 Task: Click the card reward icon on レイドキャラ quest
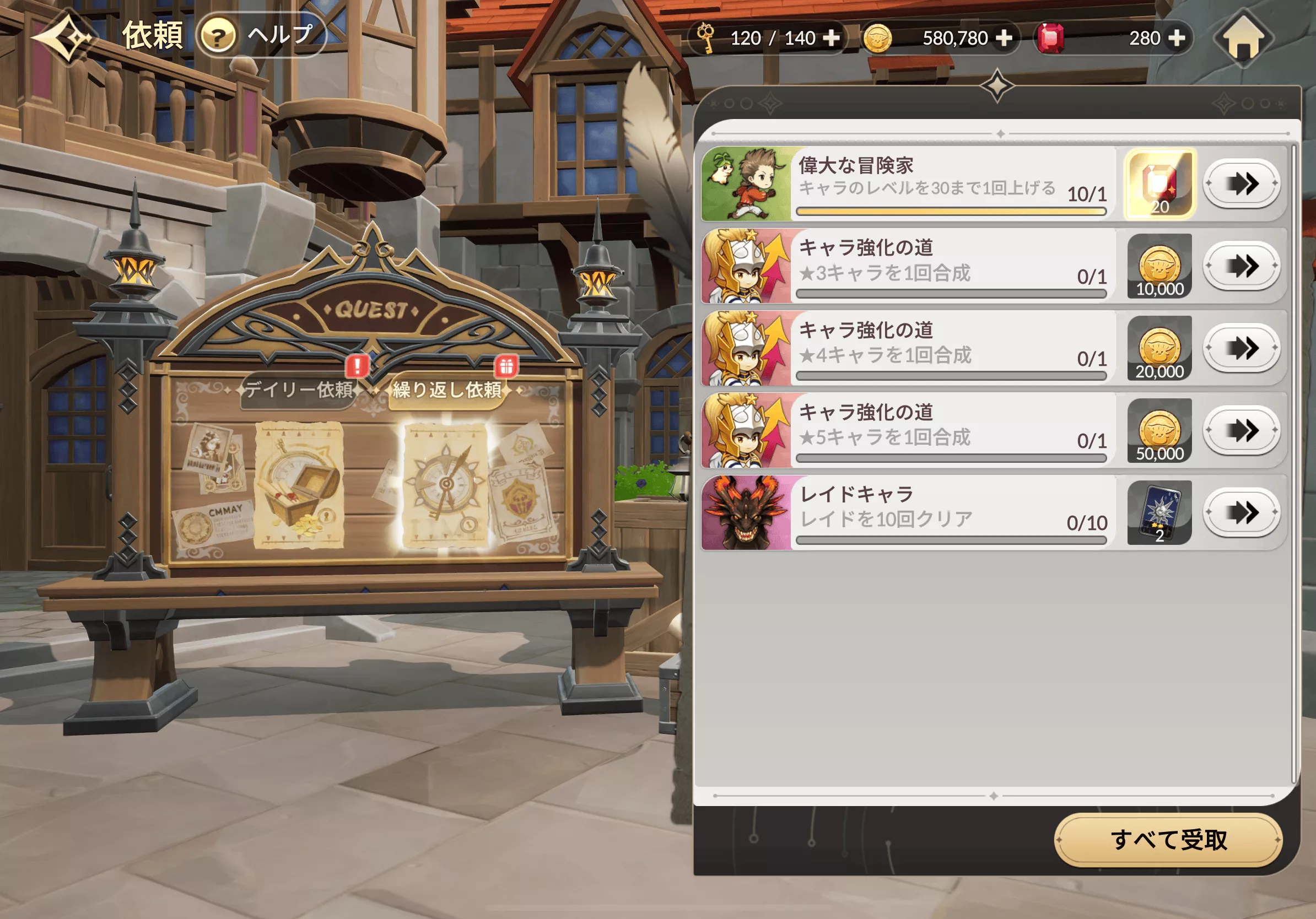pos(1159,512)
